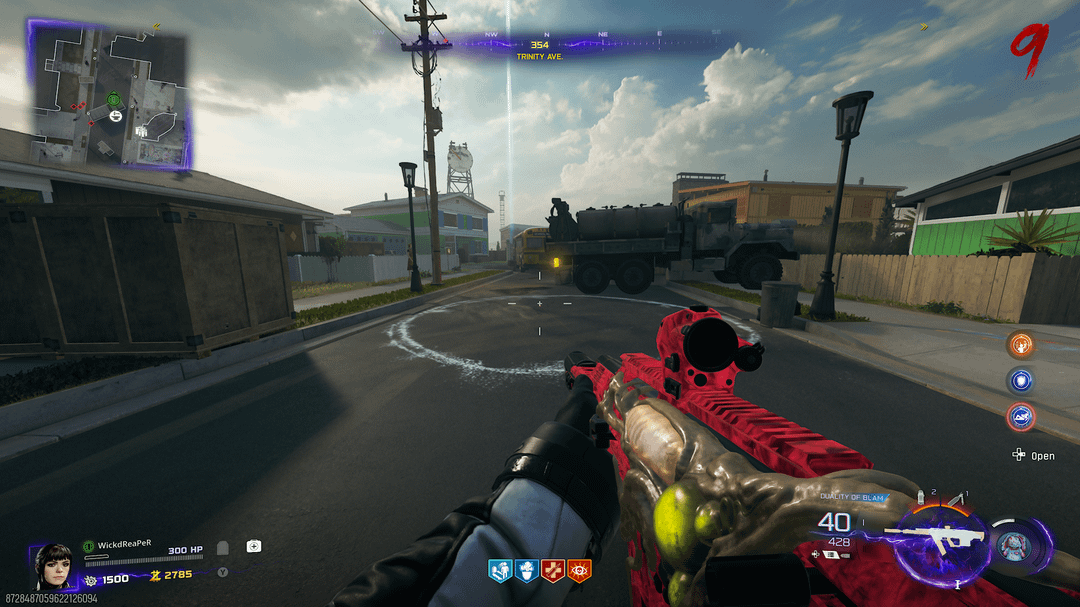Select the orange Death Perception eye perk
Viewport: 1080px width, 607px height.
(x=579, y=571)
